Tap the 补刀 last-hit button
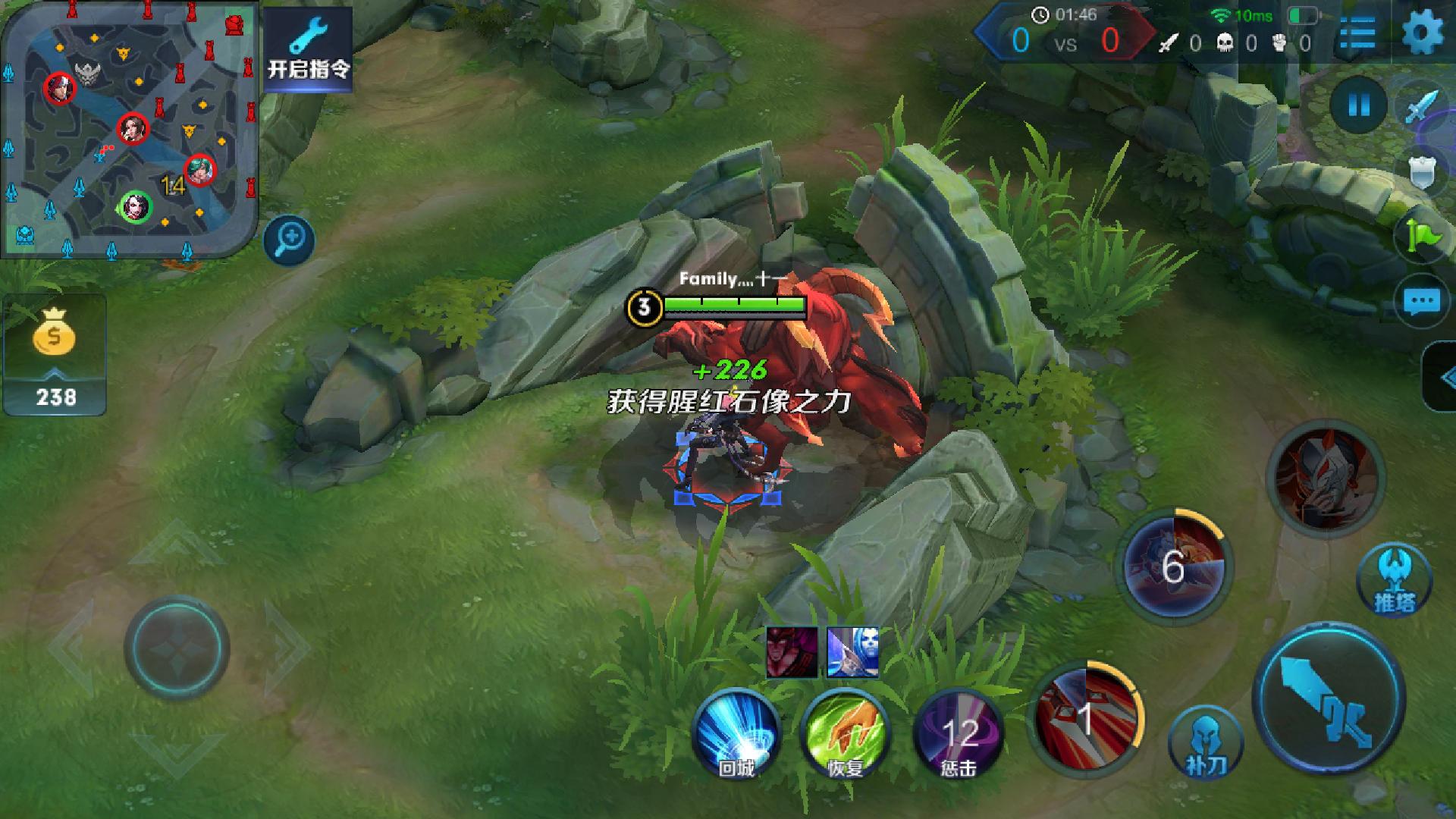The width and height of the screenshot is (1456, 819). click(x=1206, y=743)
